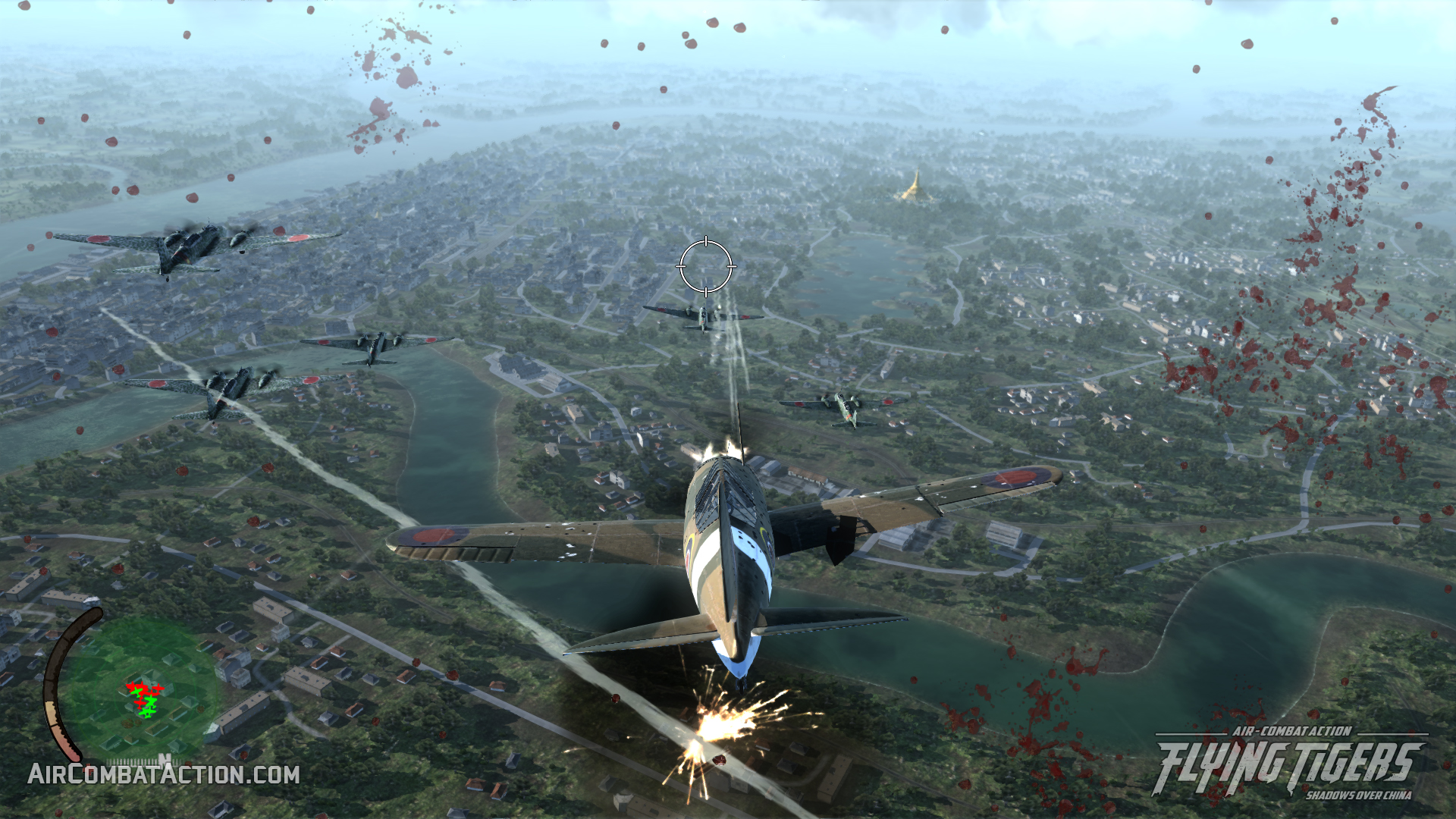The width and height of the screenshot is (1456, 819).
Task: Click the lowest green ally icon on the radar
Action: point(147,712)
